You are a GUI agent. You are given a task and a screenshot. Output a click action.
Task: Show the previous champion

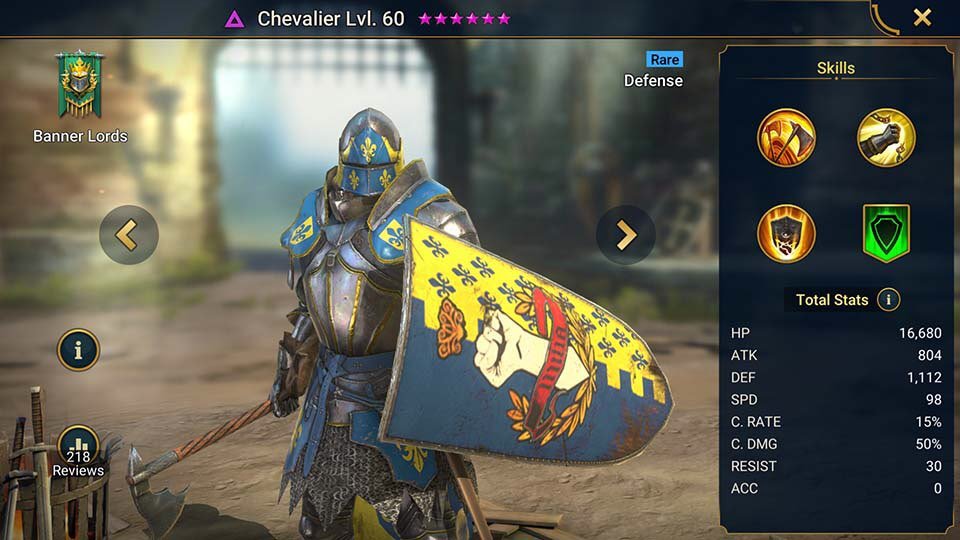pos(129,235)
